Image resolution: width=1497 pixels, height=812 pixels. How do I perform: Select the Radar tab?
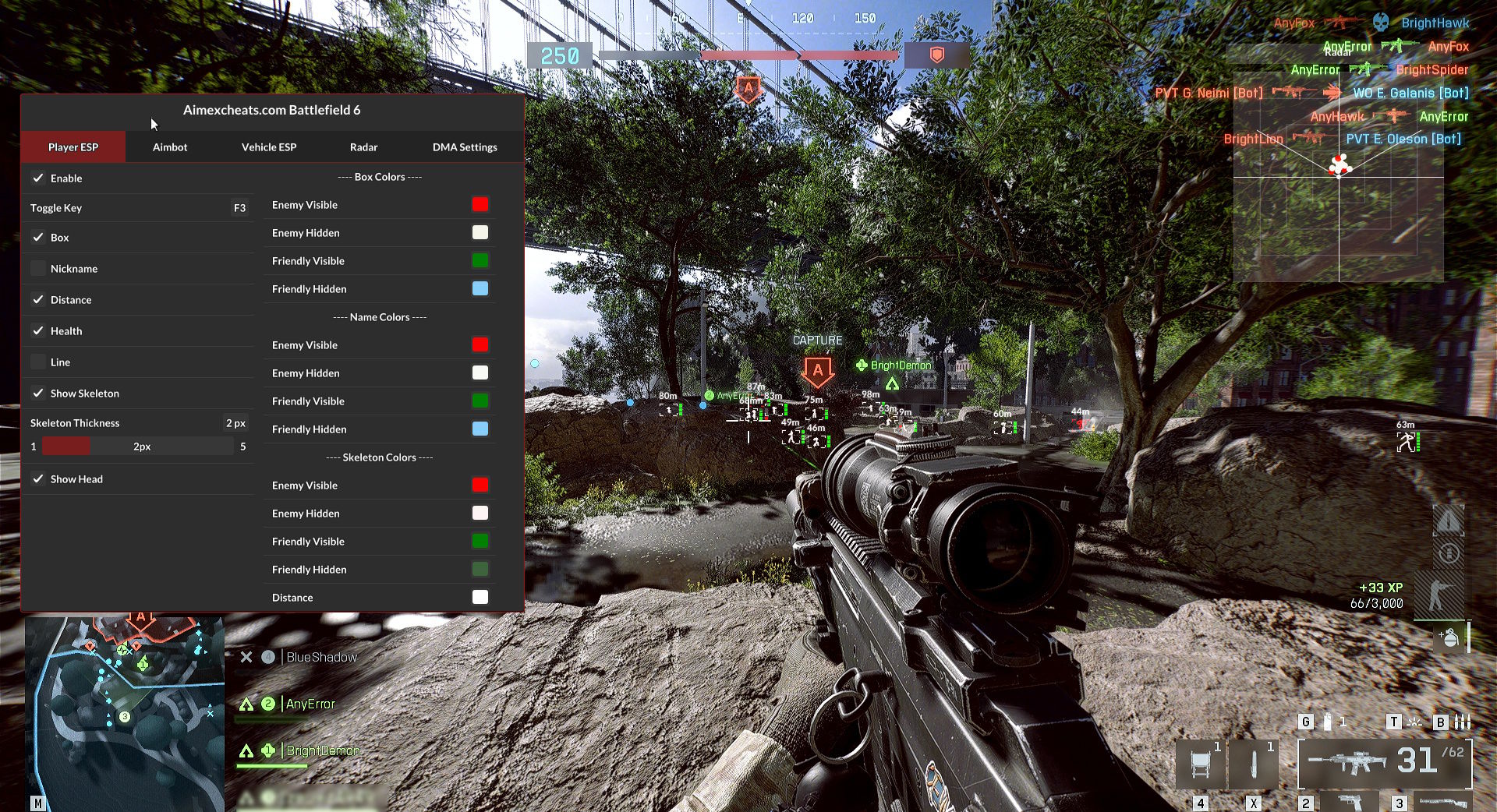click(x=363, y=147)
